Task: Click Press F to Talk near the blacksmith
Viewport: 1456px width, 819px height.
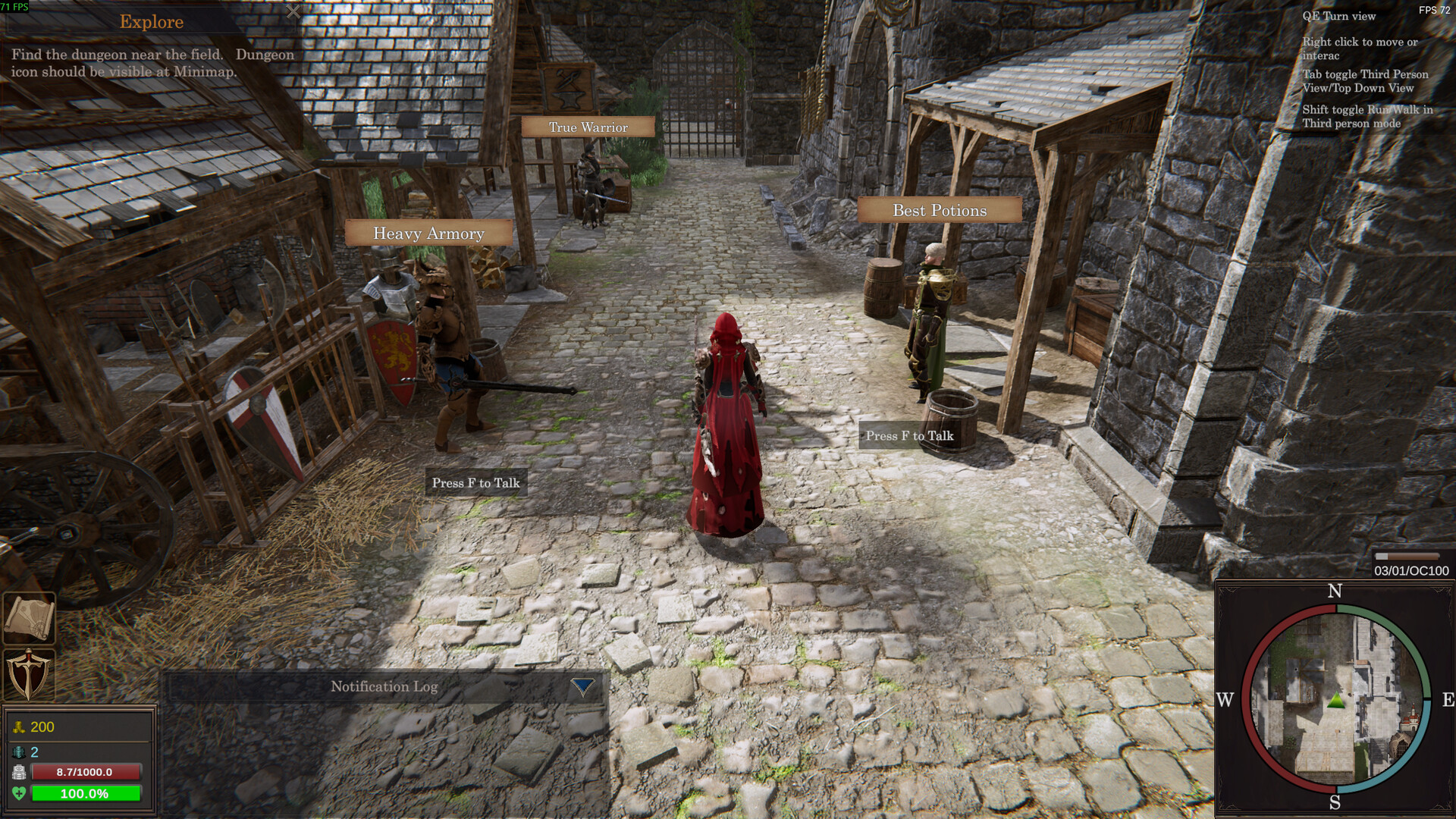Action: (476, 482)
